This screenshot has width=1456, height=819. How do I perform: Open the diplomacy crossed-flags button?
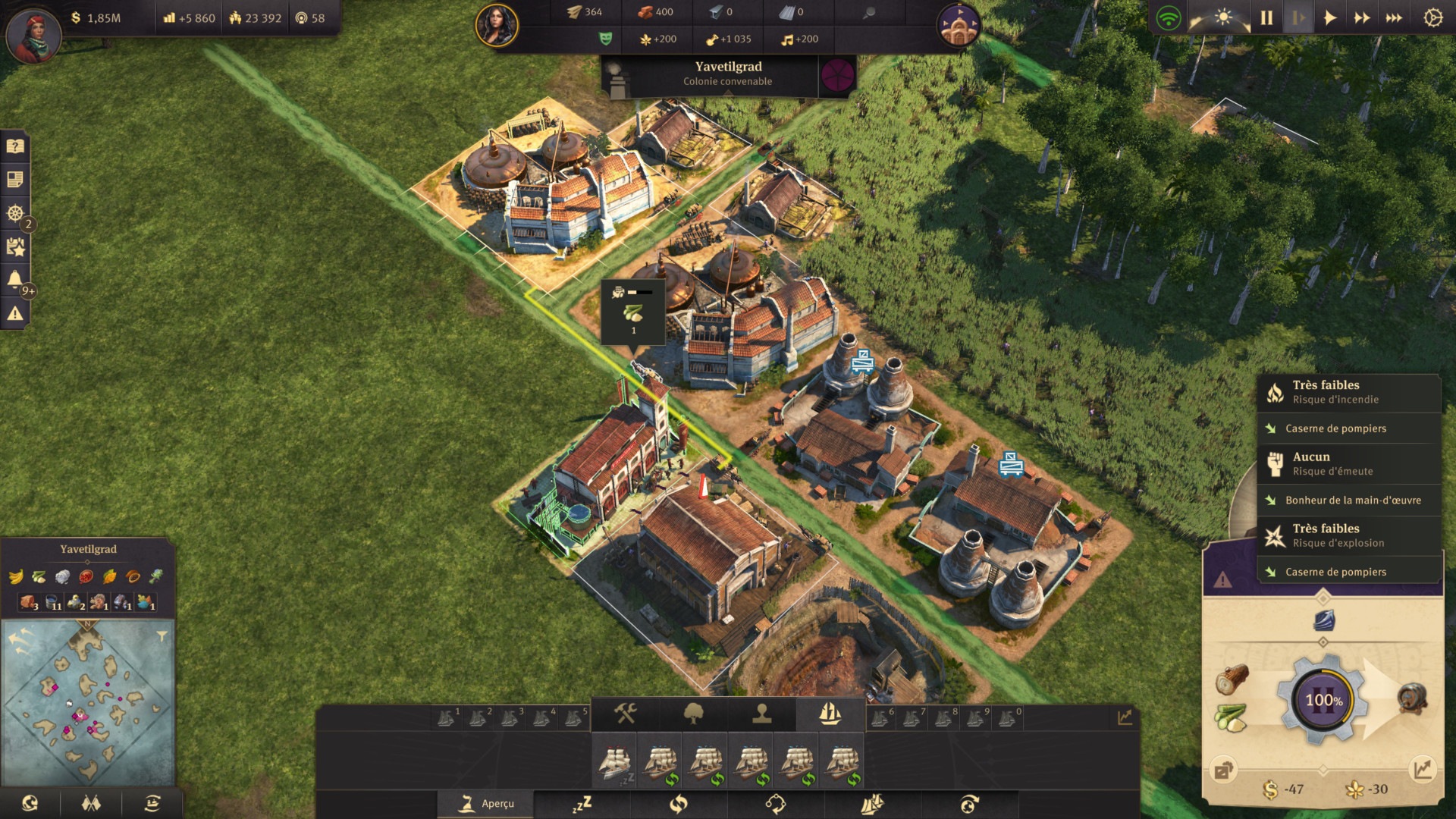click(91, 803)
